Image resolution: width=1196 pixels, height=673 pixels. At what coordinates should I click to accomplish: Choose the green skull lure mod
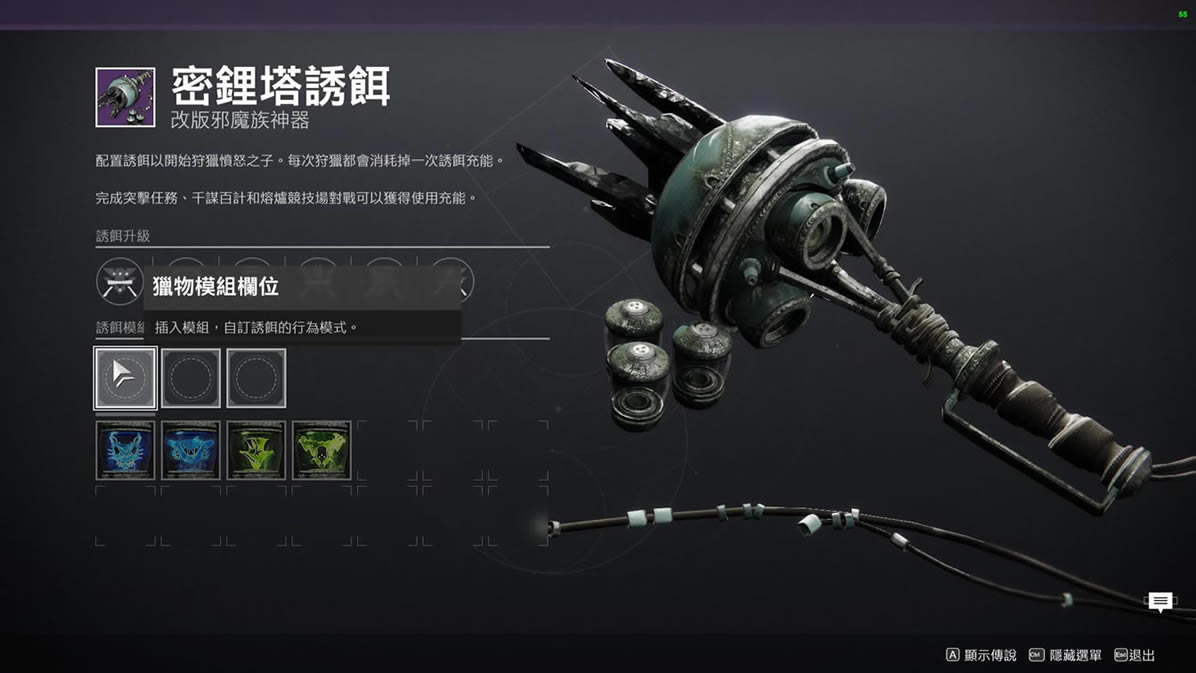tap(322, 451)
